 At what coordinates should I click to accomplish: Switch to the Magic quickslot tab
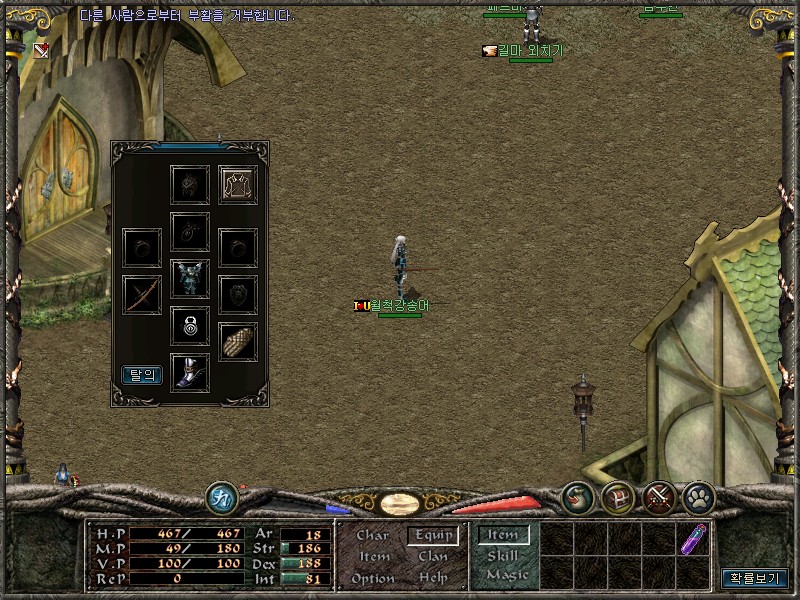[506, 575]
